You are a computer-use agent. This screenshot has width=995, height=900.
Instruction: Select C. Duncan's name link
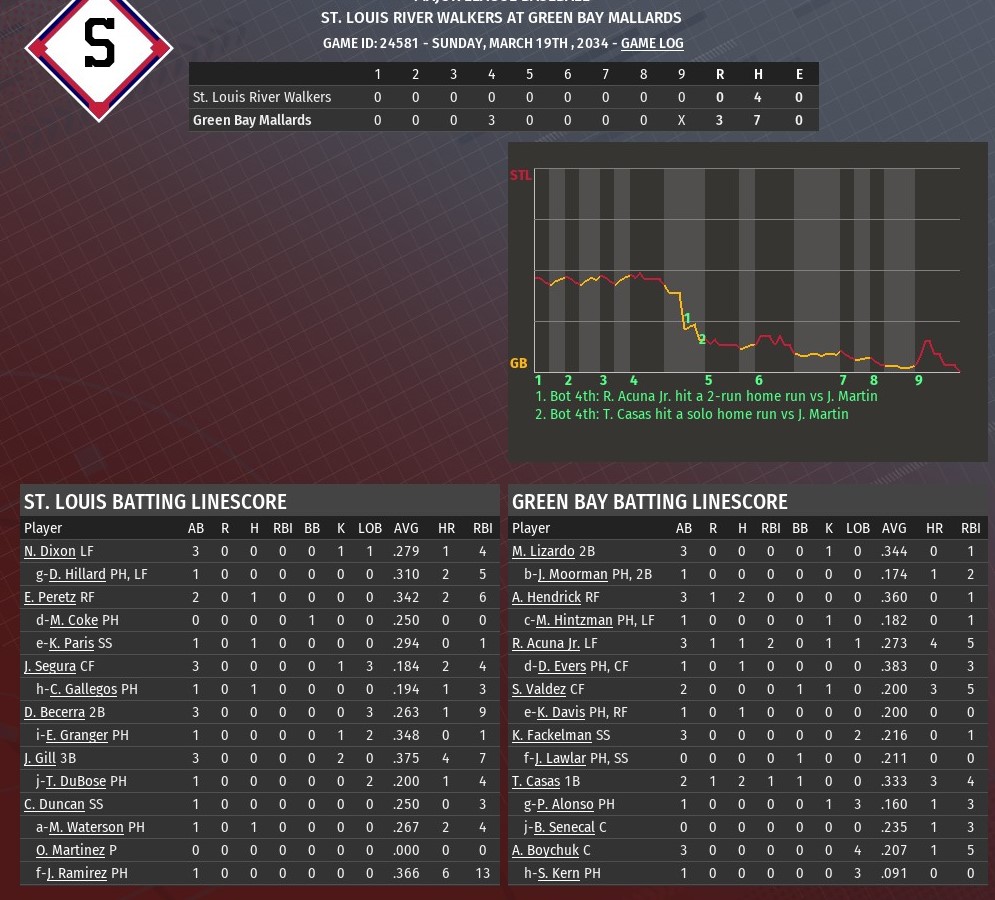click(54, 804)
